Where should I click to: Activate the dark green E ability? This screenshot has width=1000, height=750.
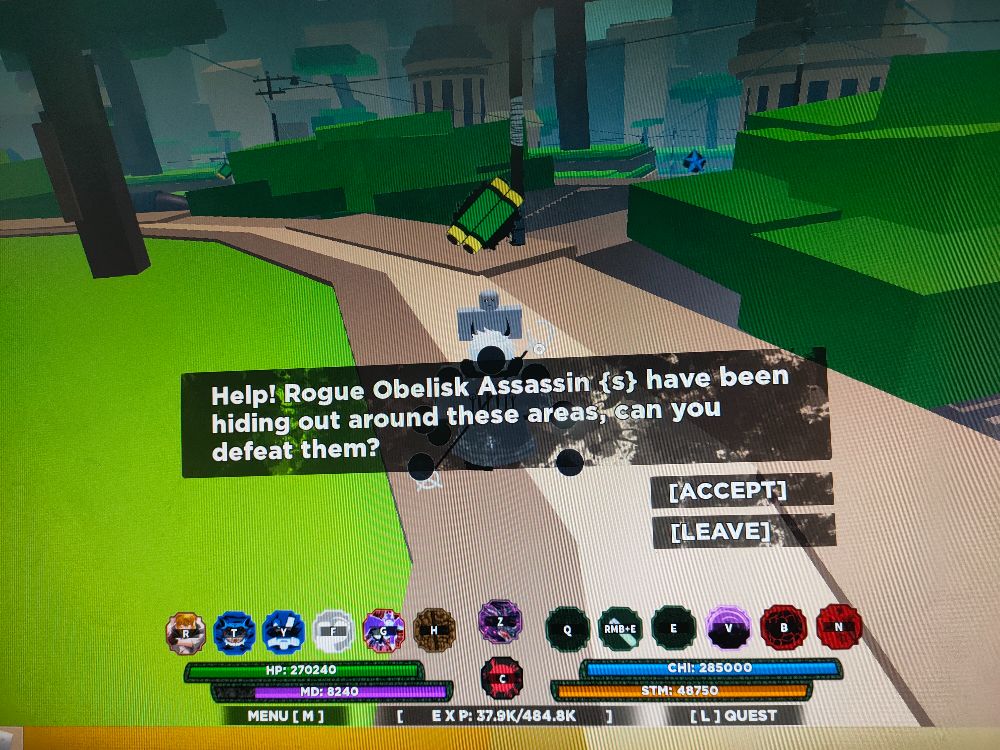click(673, 628)
